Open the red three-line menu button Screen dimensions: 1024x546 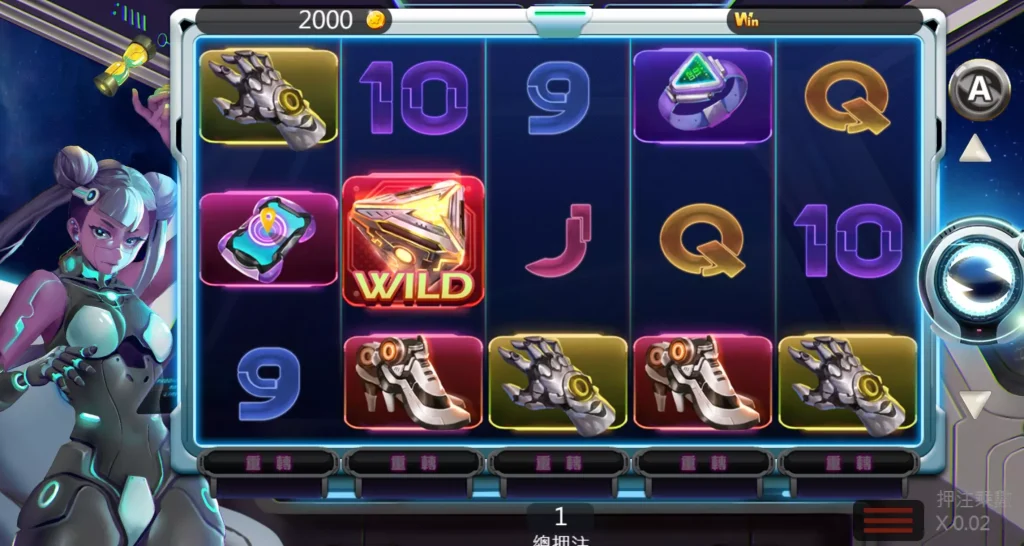click(887, 520)
